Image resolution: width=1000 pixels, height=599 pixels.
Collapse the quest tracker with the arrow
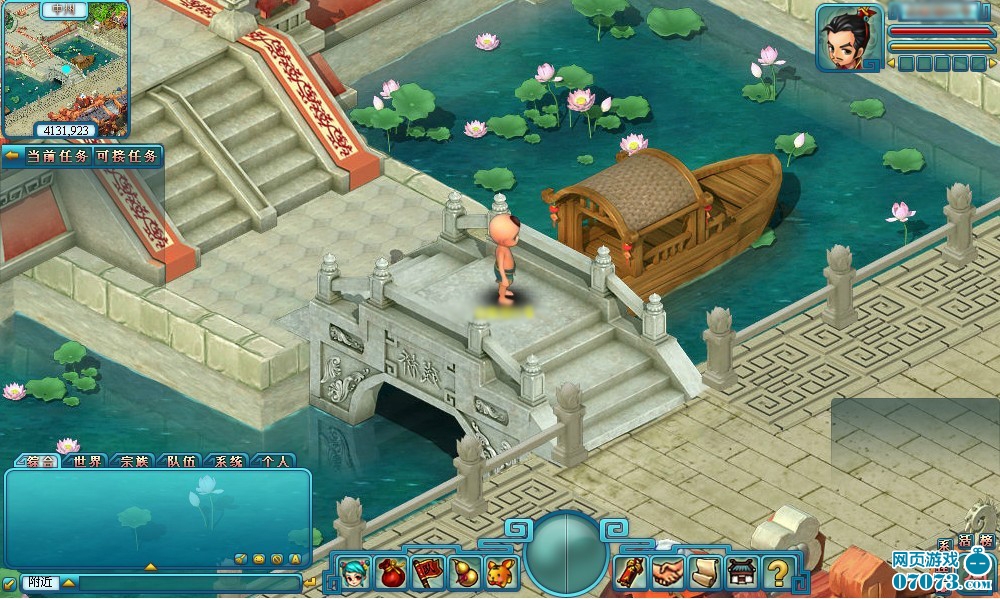coord(12,157)
